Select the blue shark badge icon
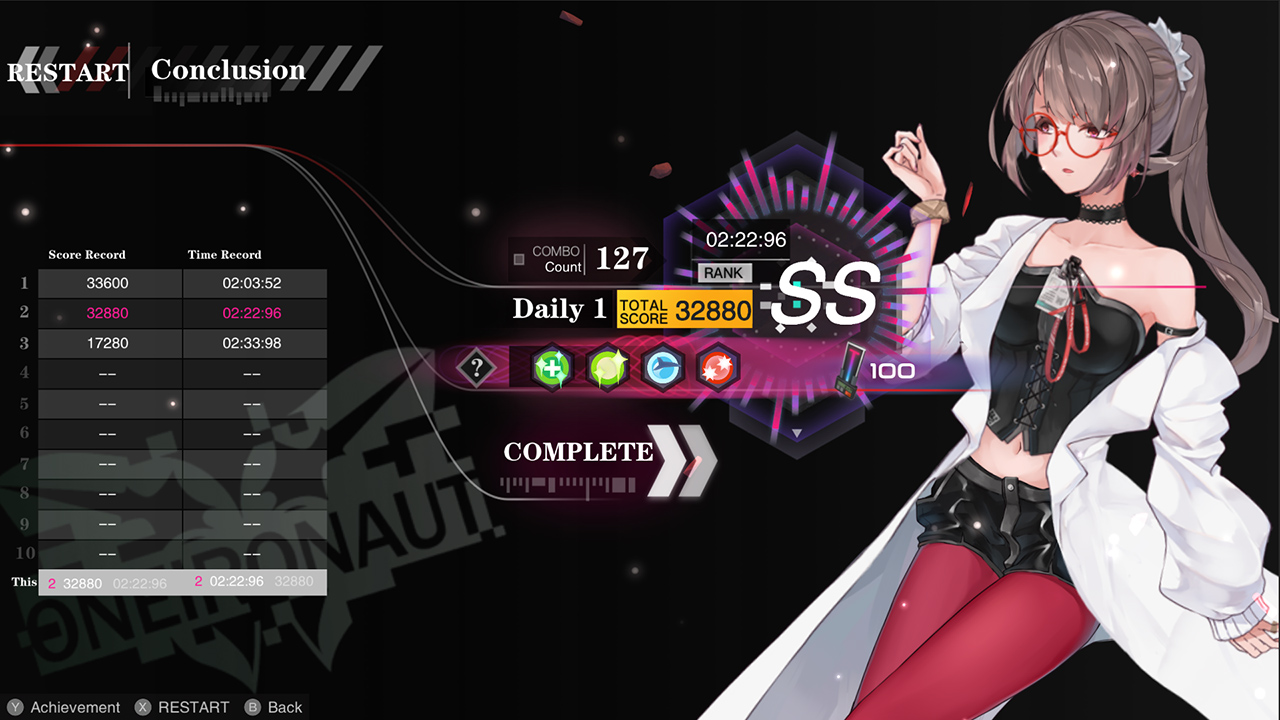 (665, 368)
